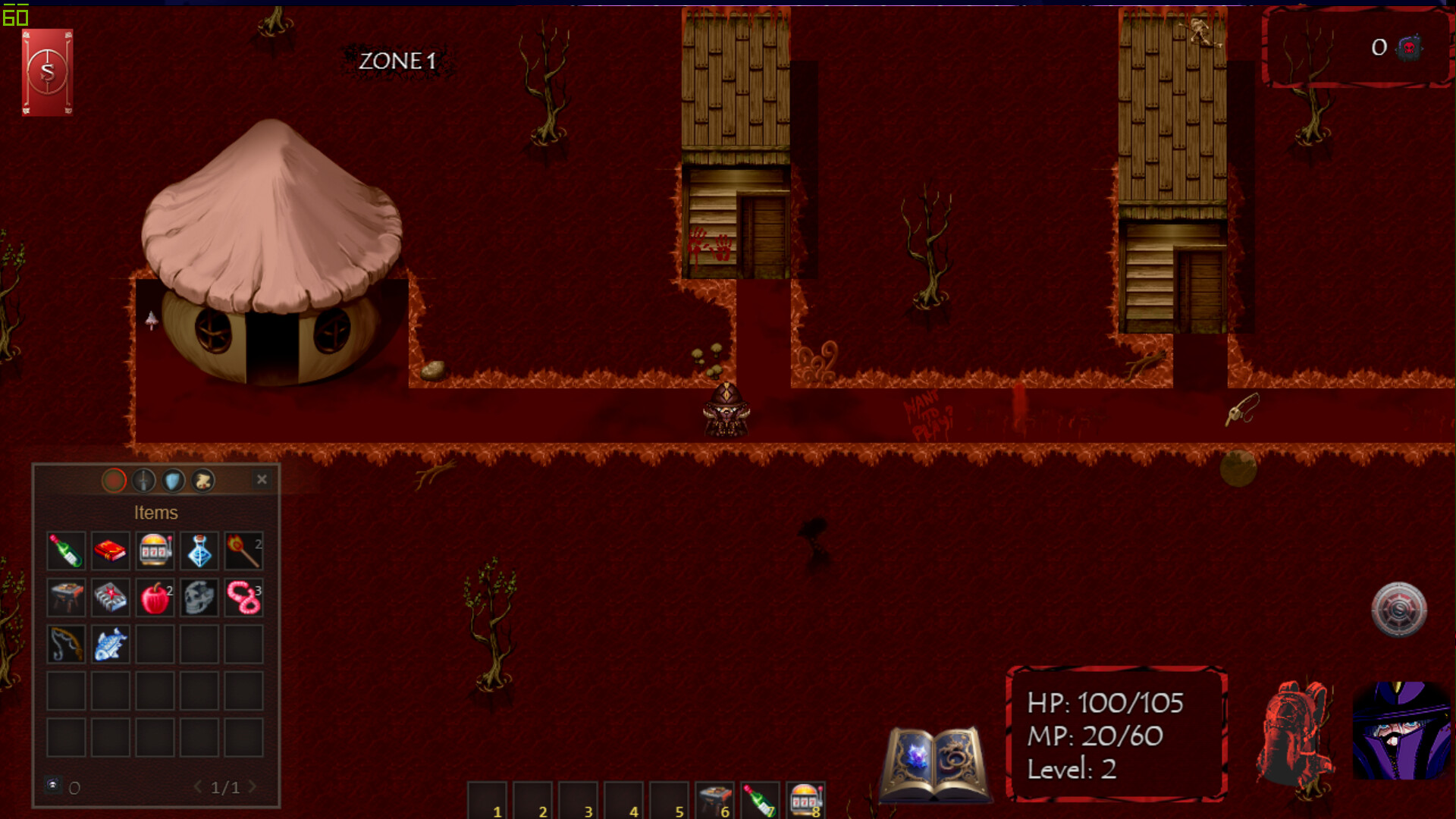Screen dimensions: 1456x819
Task: Close the Items inventory window
Action: 262,479
